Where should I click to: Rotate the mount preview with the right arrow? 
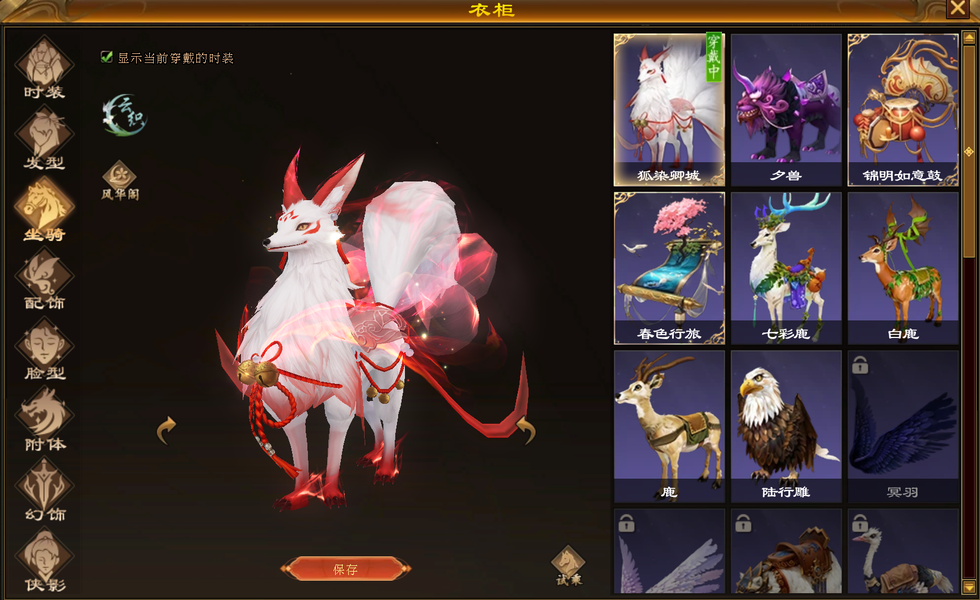[x=526, y=430]
